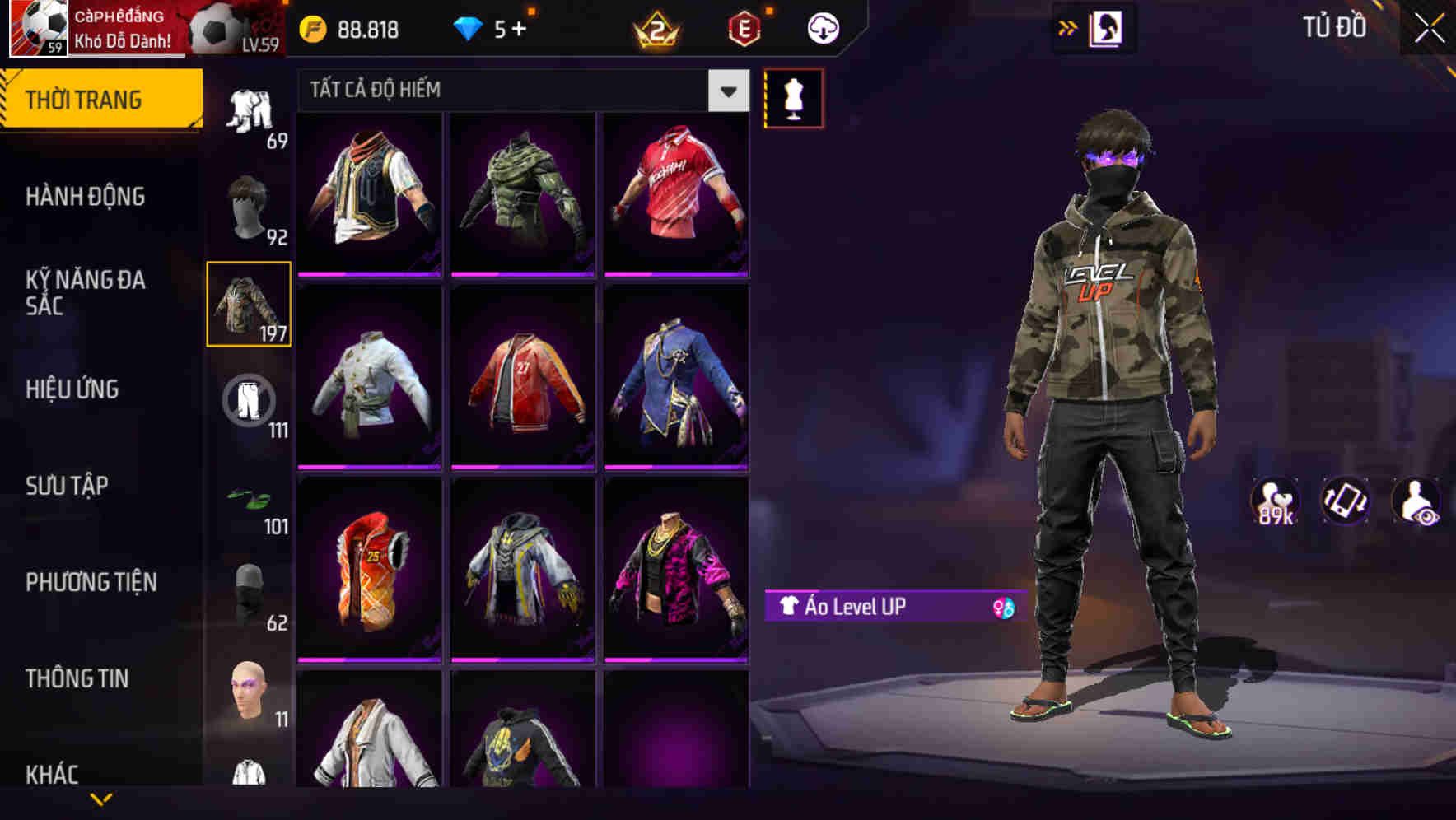
Task: Select the mask category icon showing 62
Action: point(247,589)
